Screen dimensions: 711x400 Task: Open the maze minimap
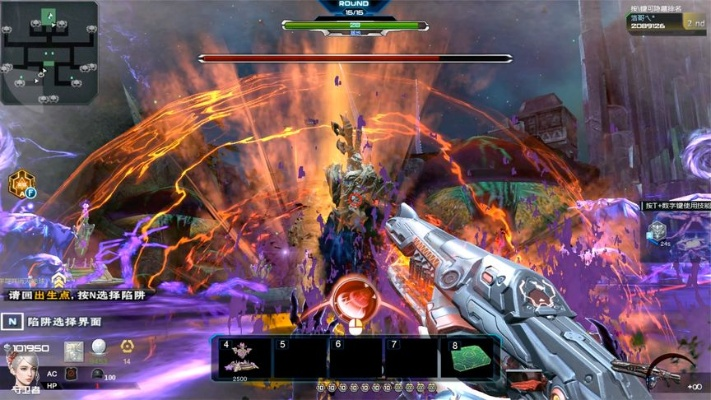[x=49, y=52]
